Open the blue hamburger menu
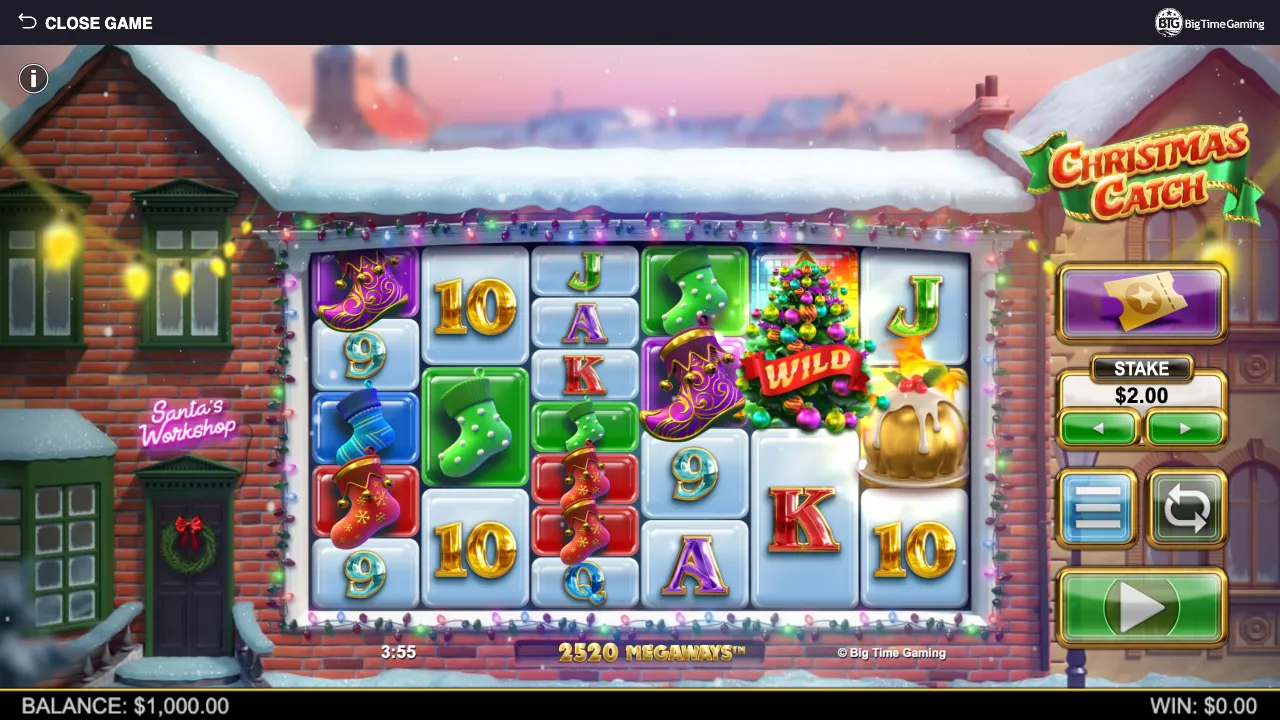Image resolution: width=1280 pixels, height=720 pixels. pos(1097,508)
